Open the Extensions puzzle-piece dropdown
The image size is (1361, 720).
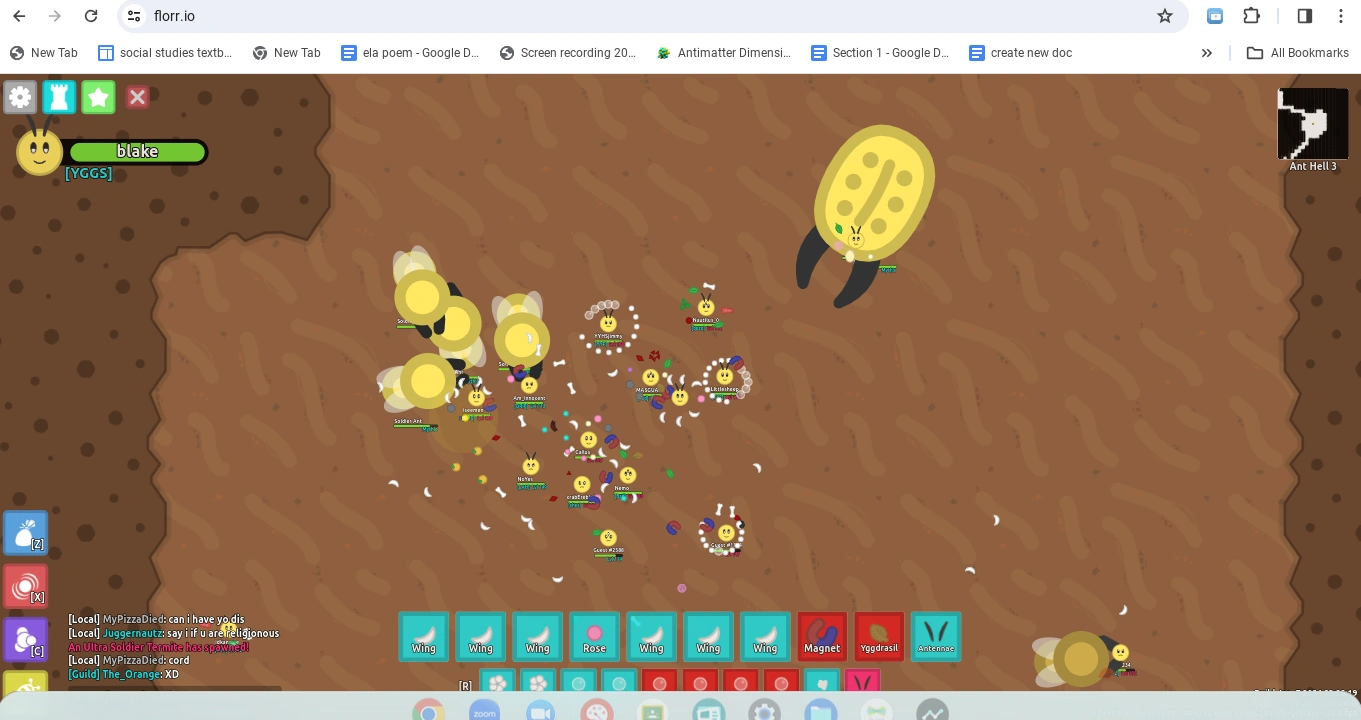(1251, 16)
